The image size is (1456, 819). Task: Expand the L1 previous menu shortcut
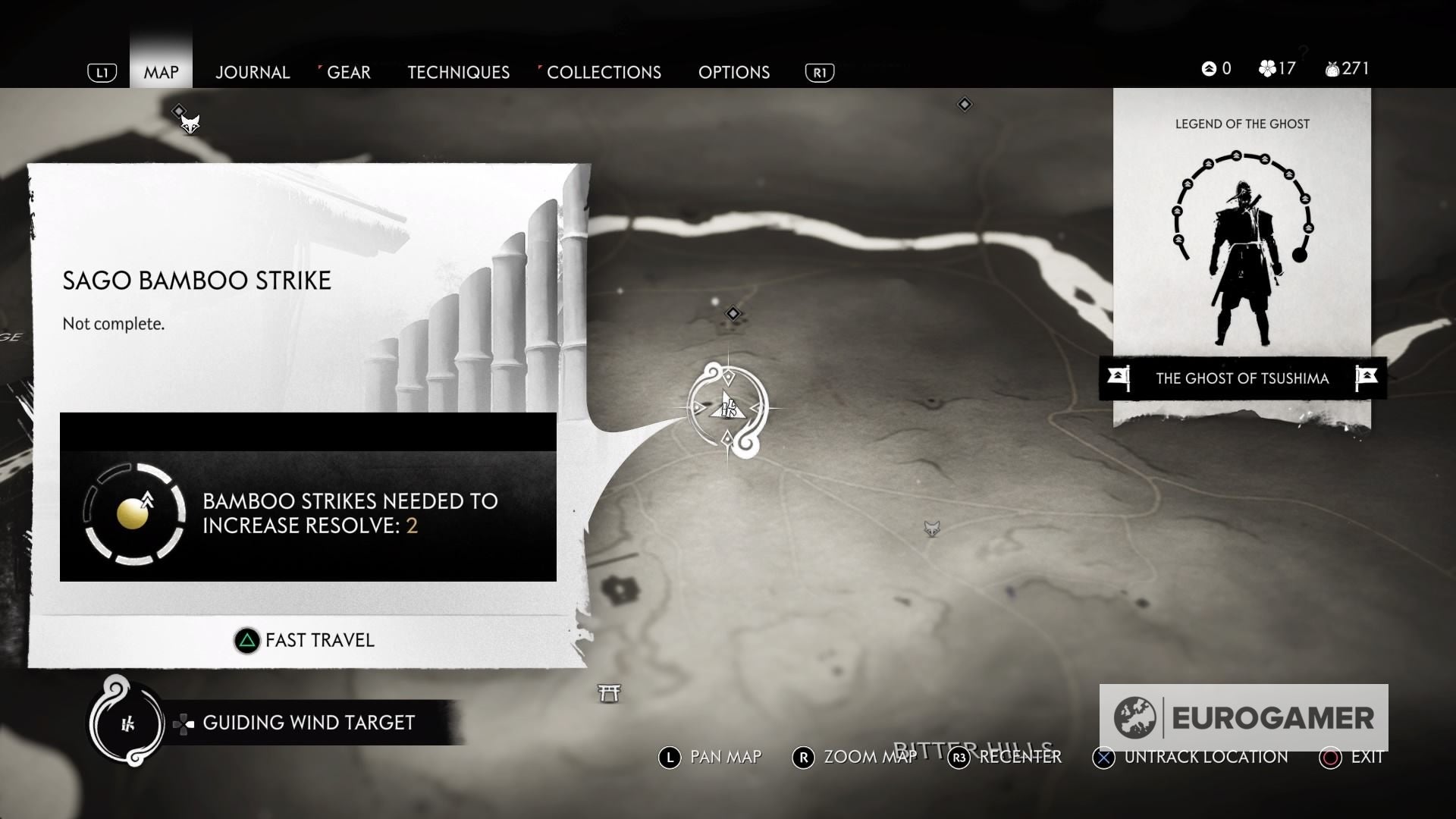click(x=101, y=72)
